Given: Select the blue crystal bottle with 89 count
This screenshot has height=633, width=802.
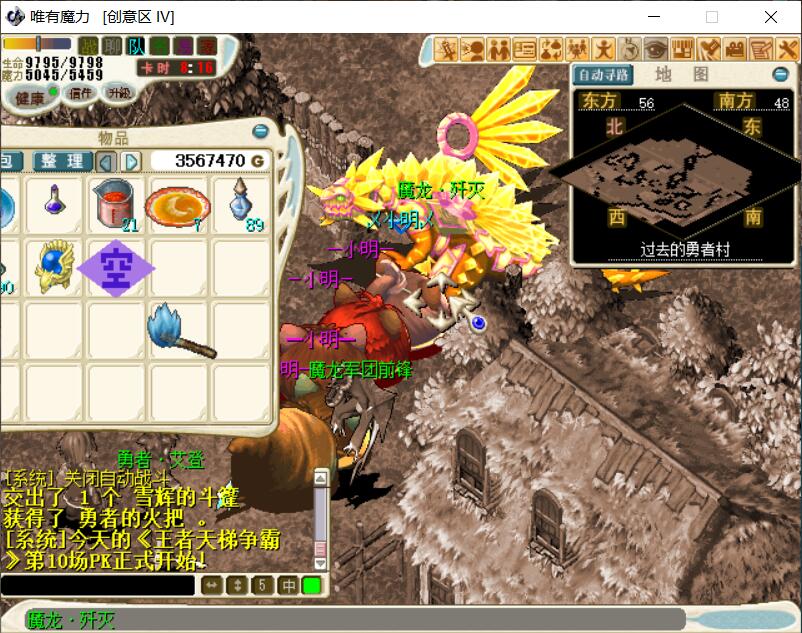Looking at the screenshot, I should [241, 204].
